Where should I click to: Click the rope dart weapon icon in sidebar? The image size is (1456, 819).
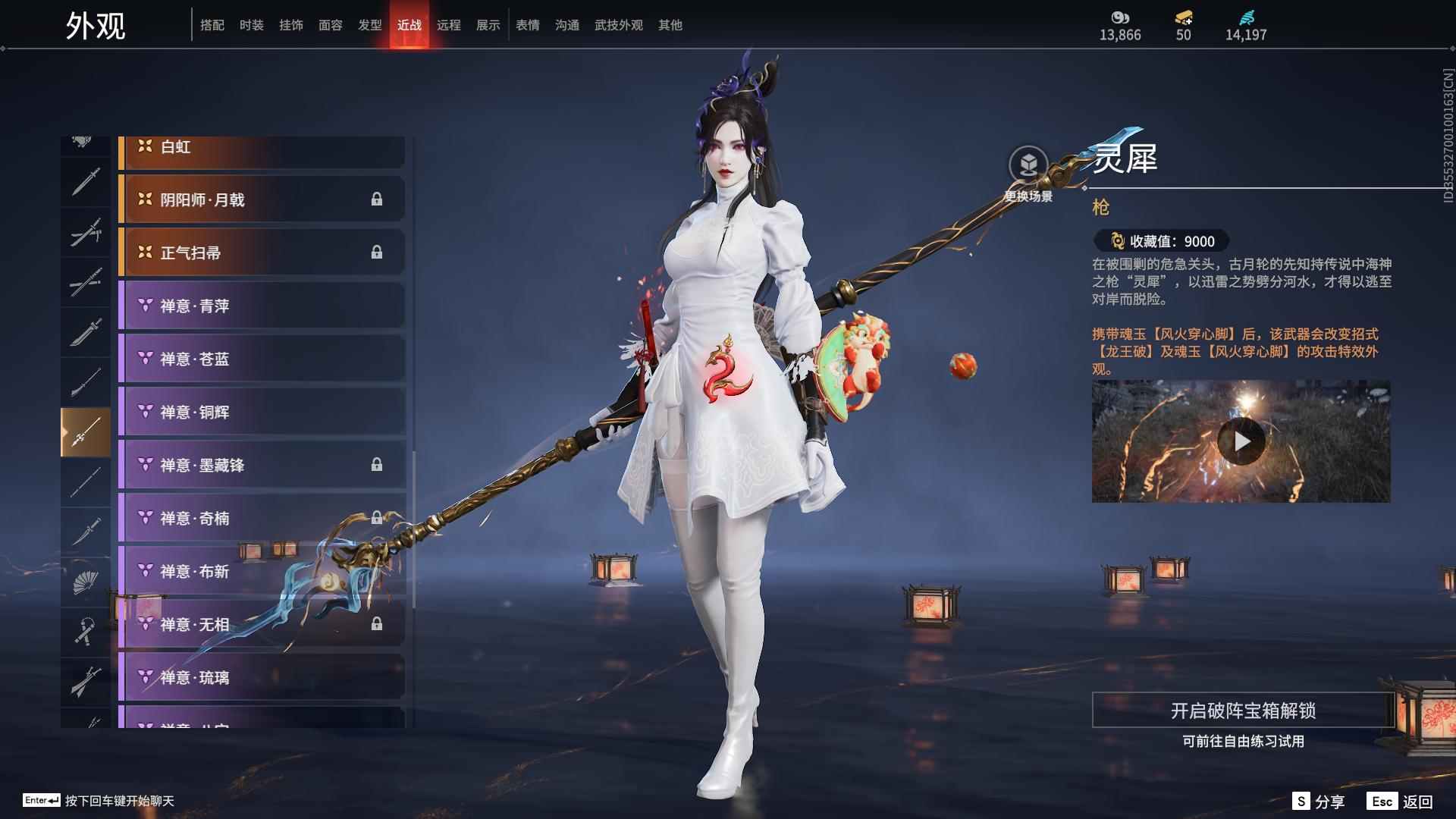click(86, 629)
